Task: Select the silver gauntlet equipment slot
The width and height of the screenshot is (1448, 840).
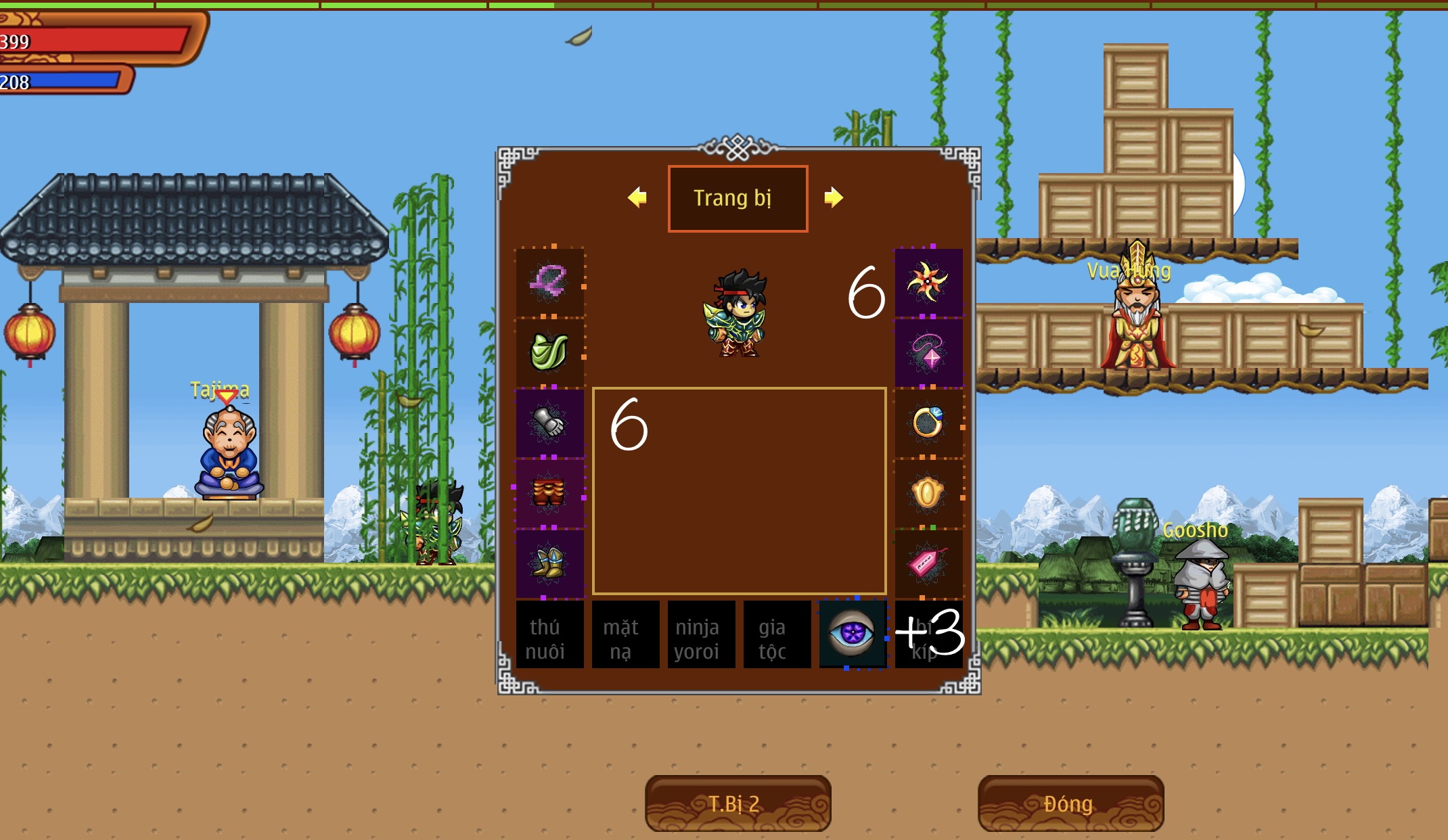Action: (549, 423)
